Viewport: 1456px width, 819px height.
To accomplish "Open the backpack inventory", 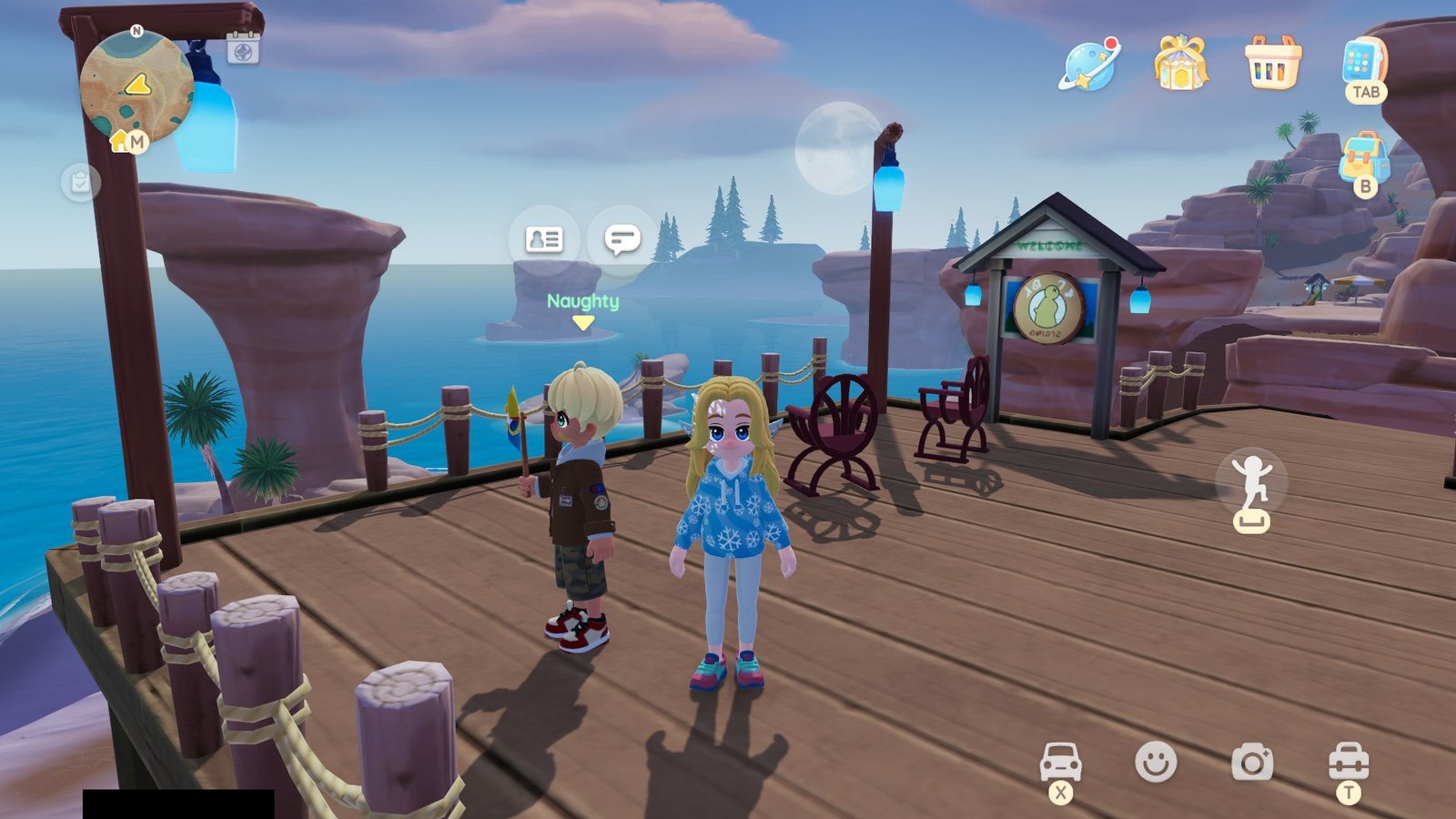I will (1363, 158).
